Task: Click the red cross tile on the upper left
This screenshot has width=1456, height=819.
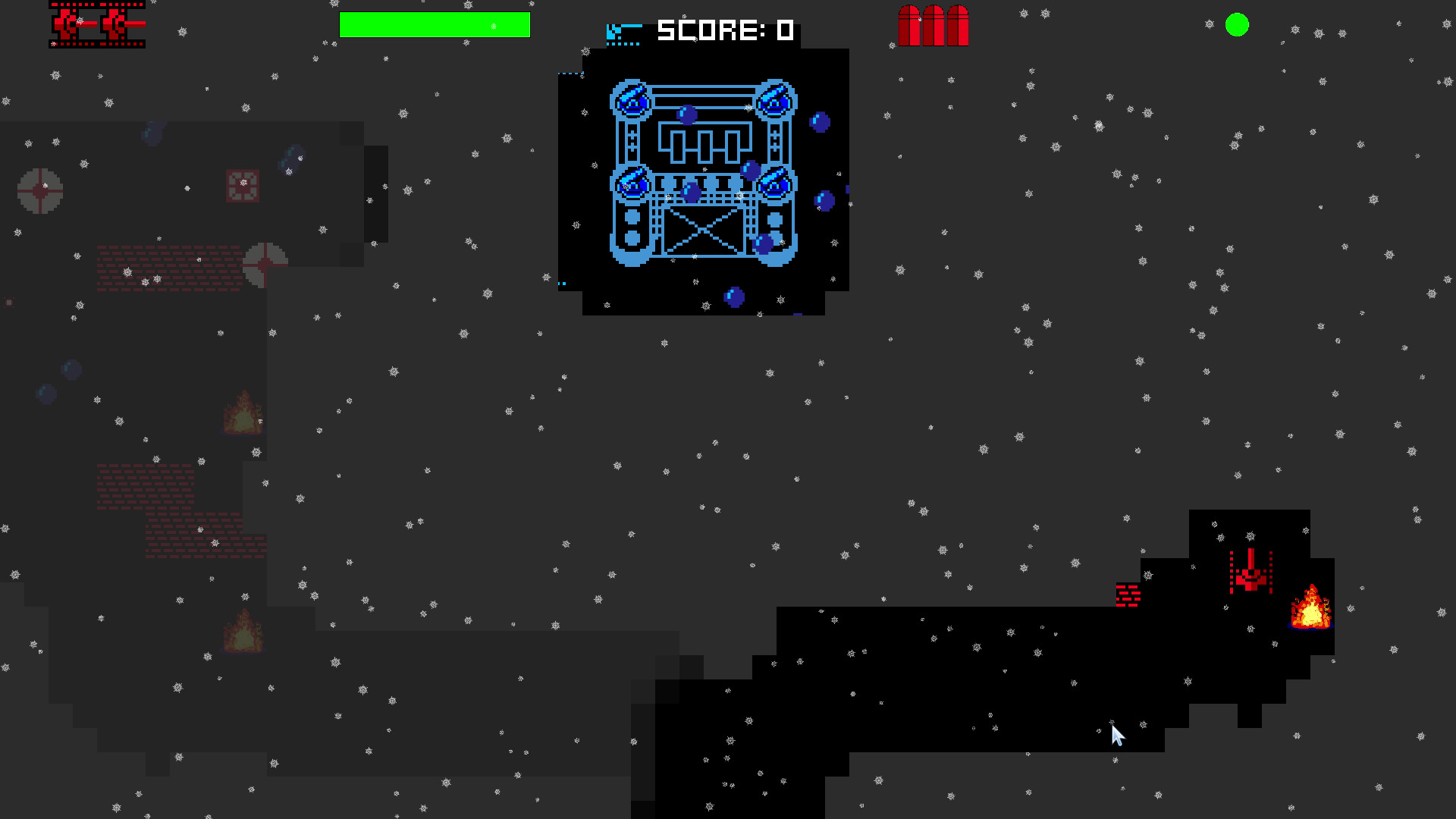Action: (x=243, y=183)
